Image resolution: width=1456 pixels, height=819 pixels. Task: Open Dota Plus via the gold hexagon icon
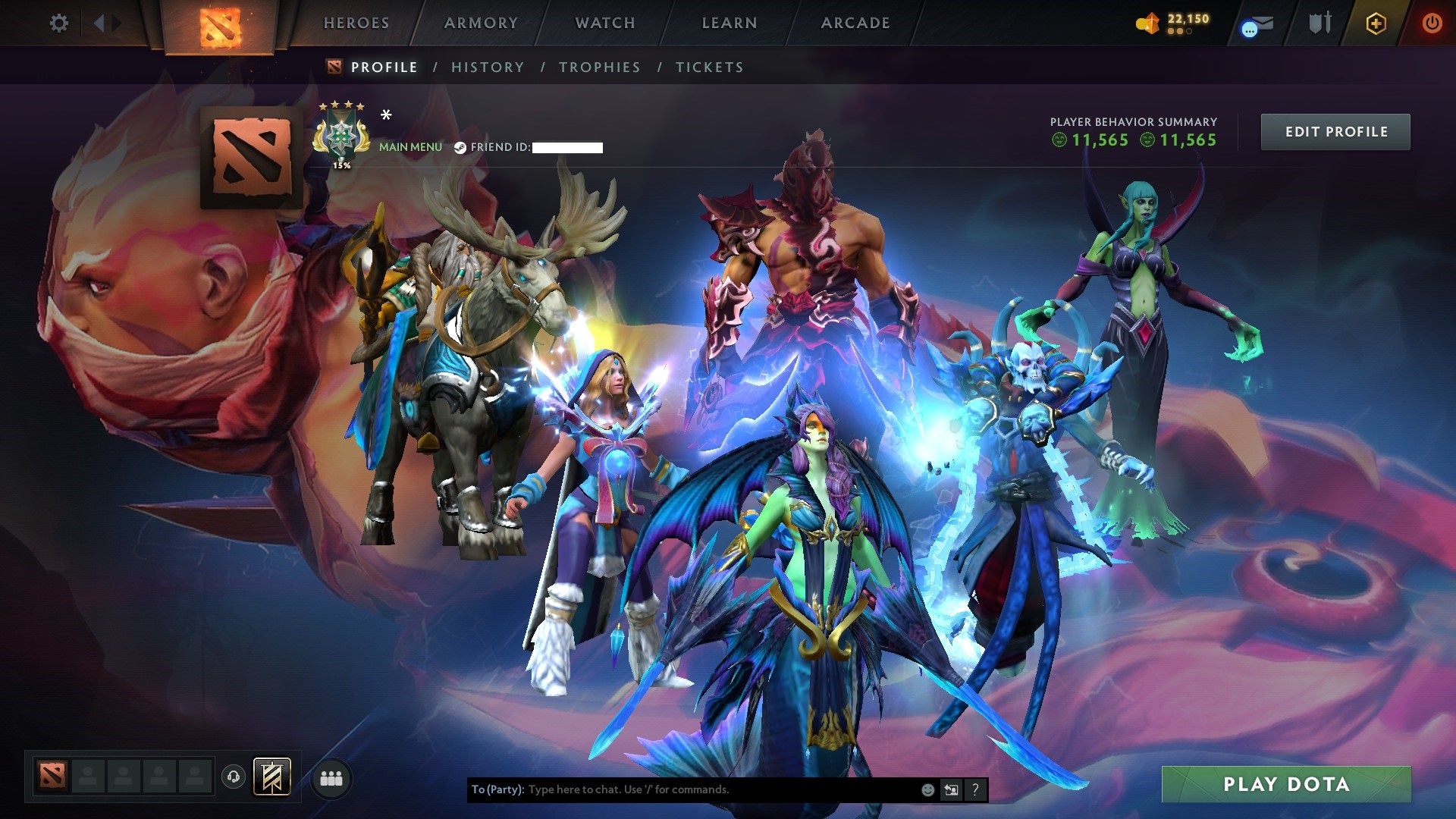pyautogui.click(x=1376, y=23)
